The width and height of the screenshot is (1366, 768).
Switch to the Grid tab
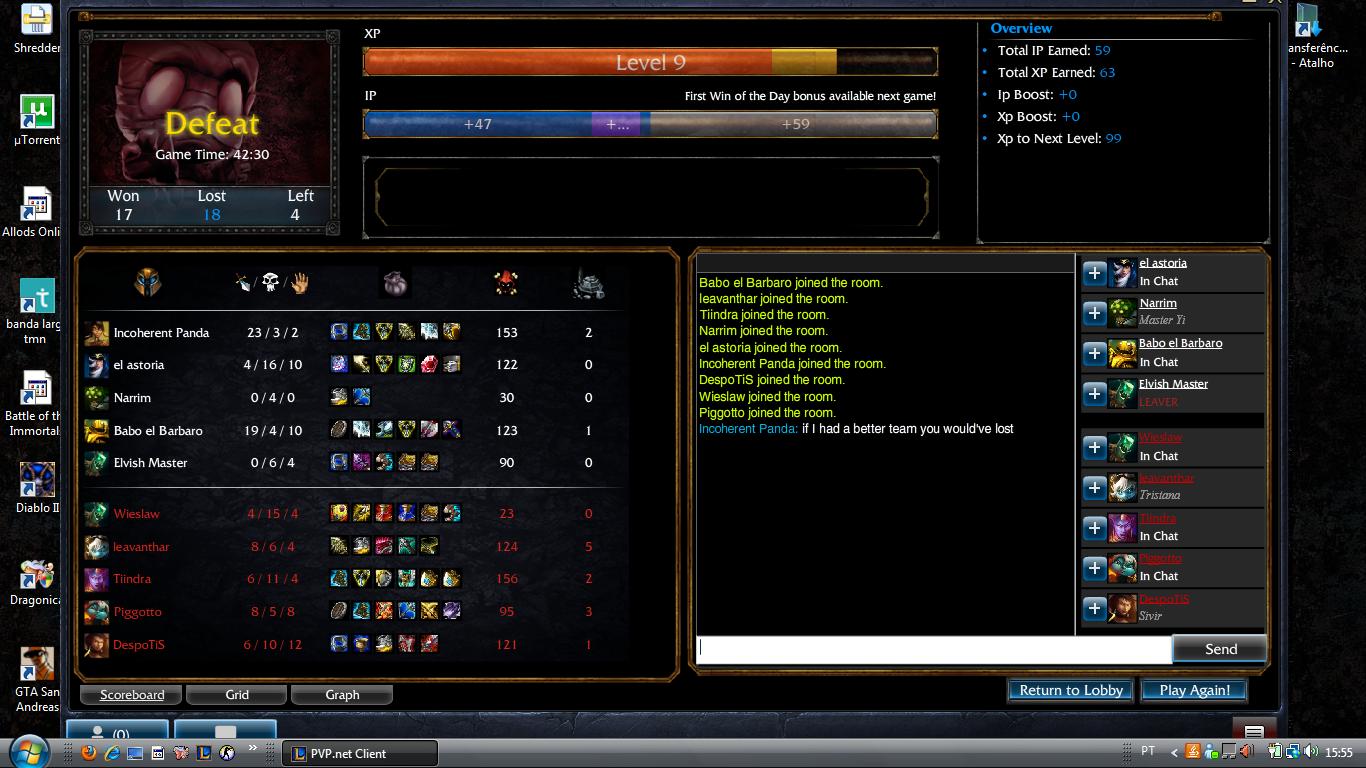click(x=236, y=694)
